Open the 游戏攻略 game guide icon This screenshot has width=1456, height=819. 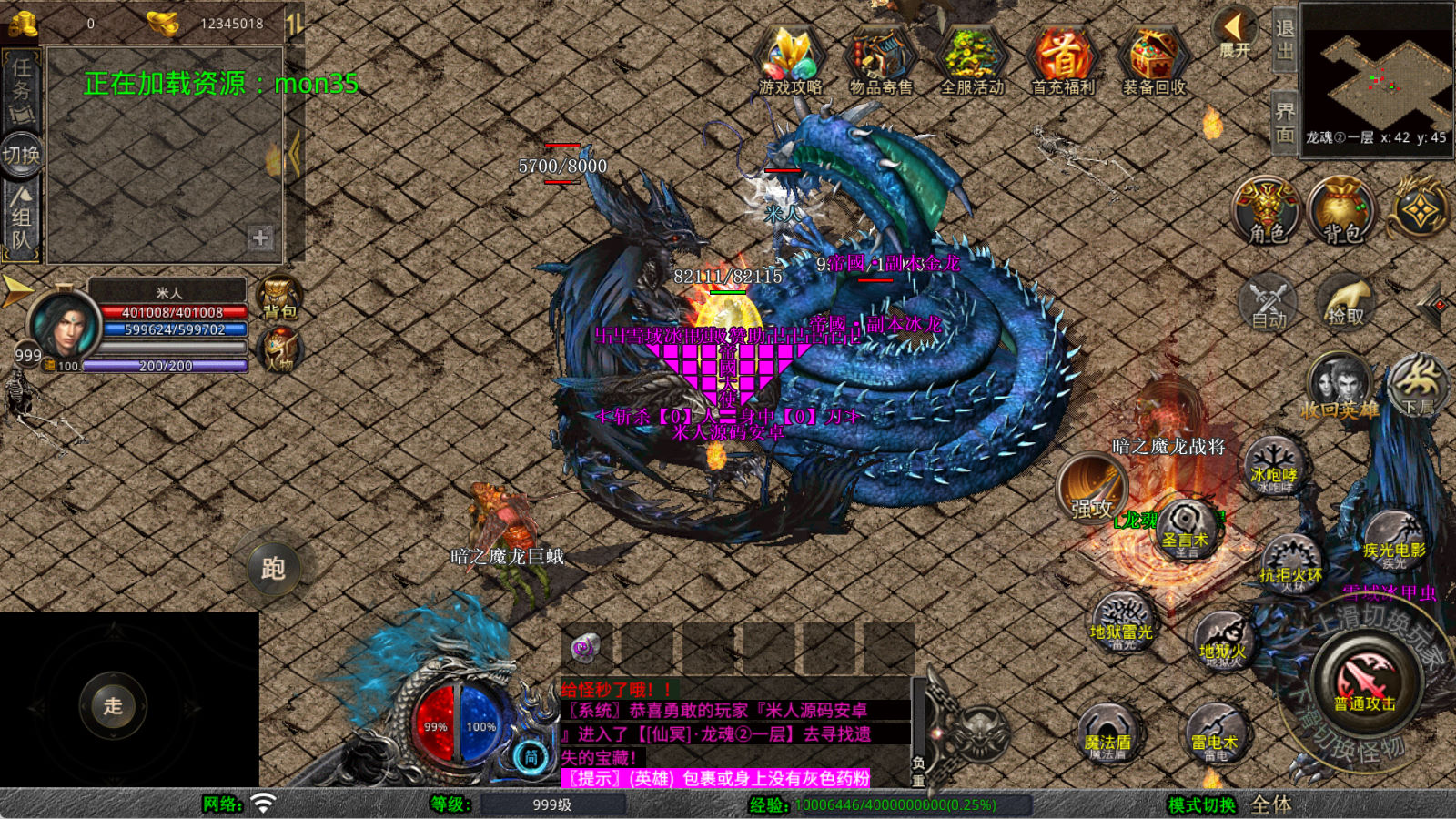[x=790, y=58]
